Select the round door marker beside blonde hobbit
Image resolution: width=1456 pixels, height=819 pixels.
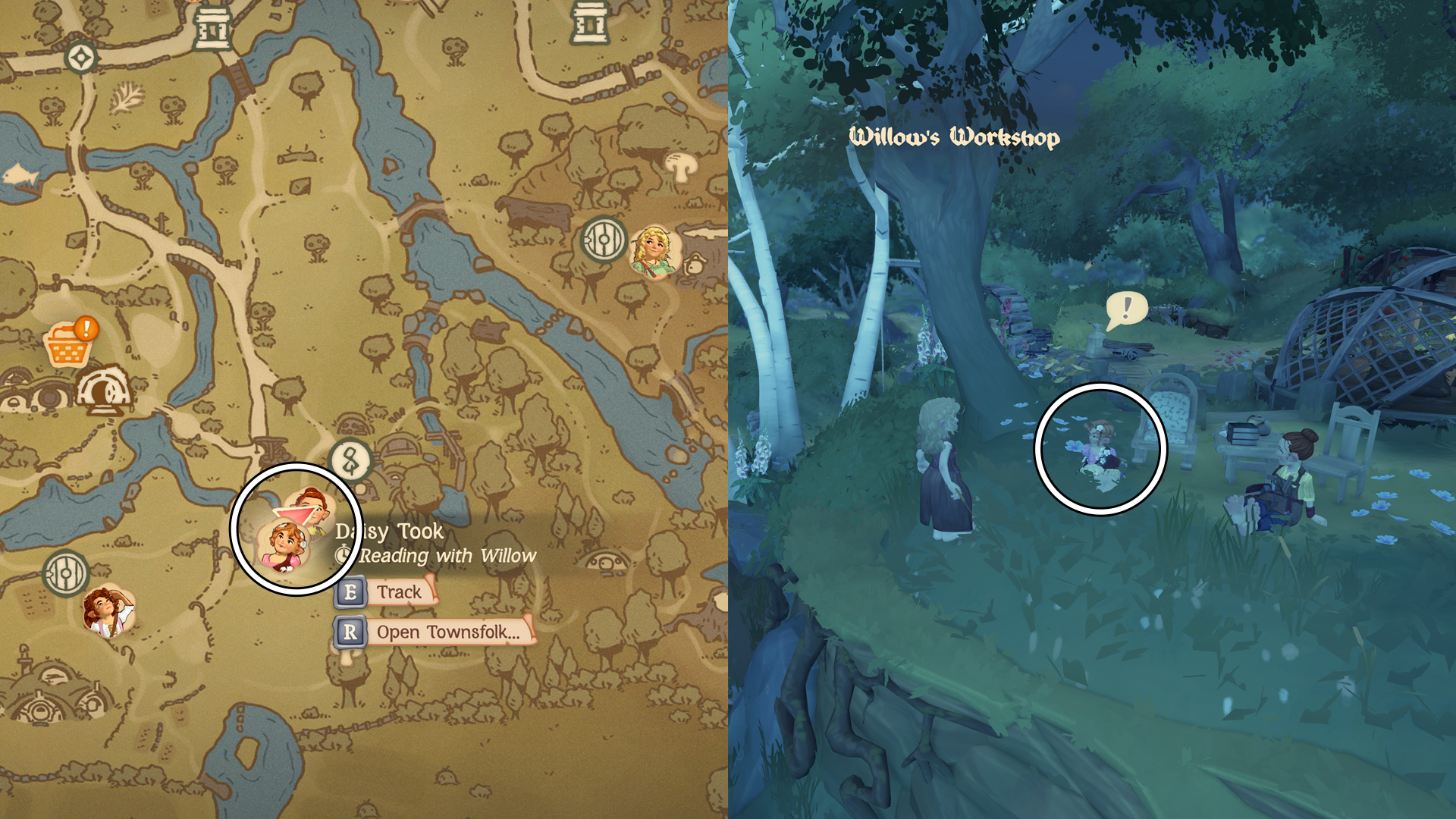(604, 240)
